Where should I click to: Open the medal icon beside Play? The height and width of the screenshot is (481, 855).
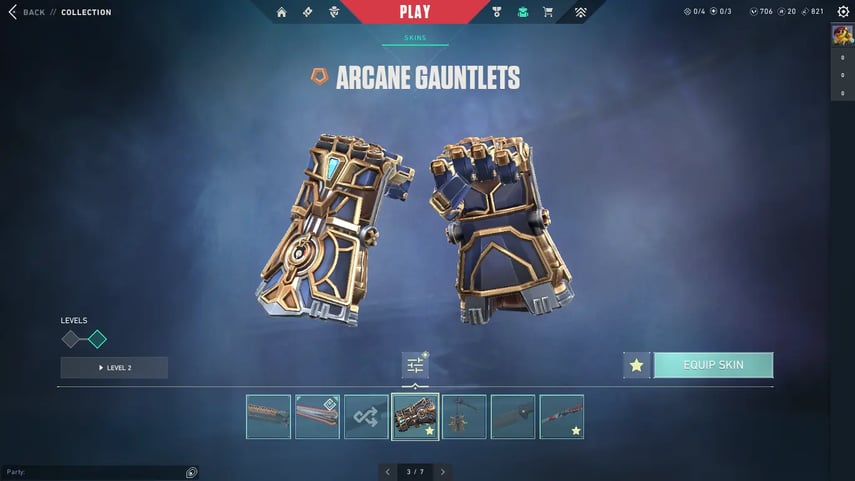point(497,12)
